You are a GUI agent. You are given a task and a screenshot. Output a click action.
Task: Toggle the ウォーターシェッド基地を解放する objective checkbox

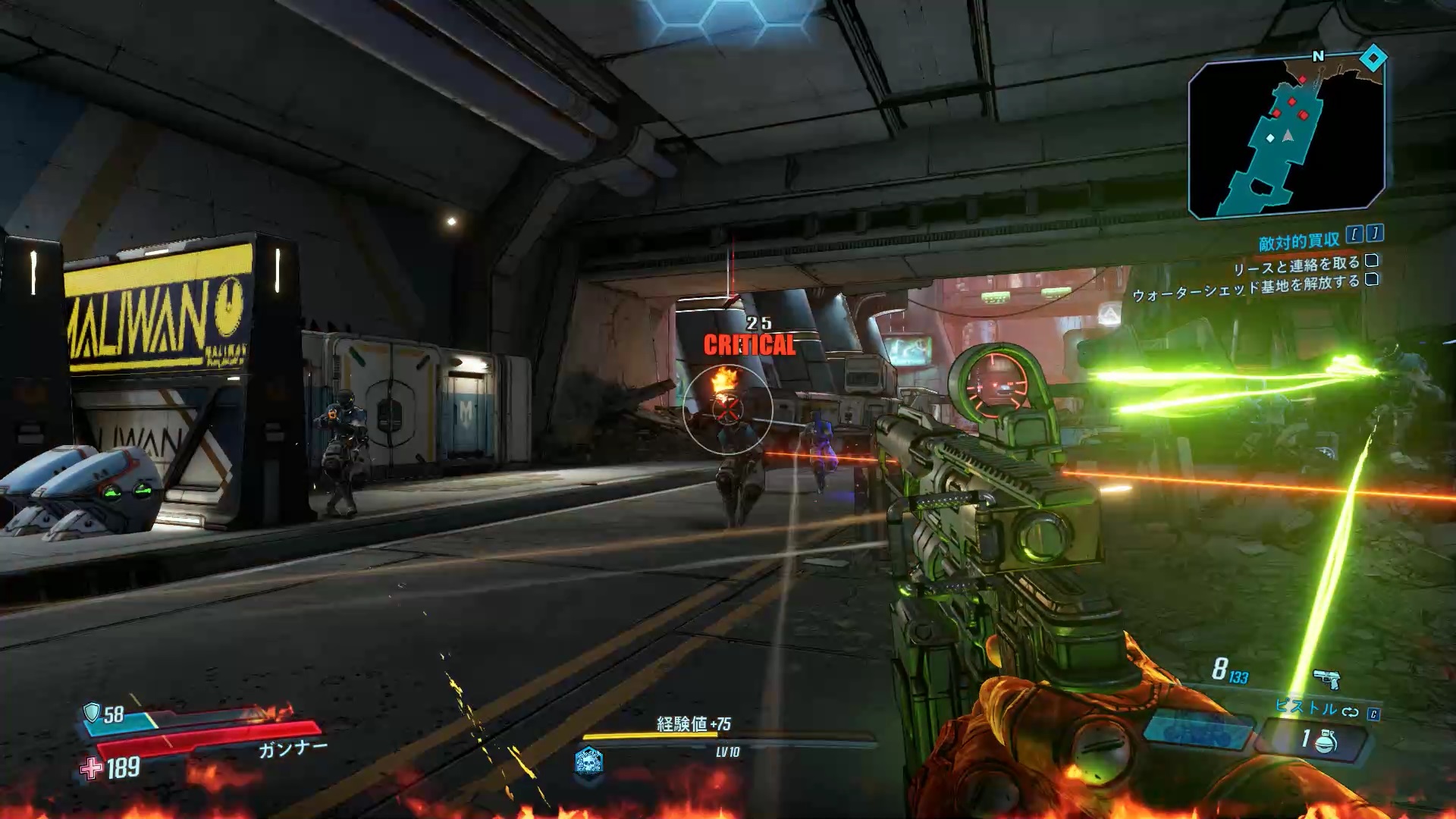click(1371, 280)
